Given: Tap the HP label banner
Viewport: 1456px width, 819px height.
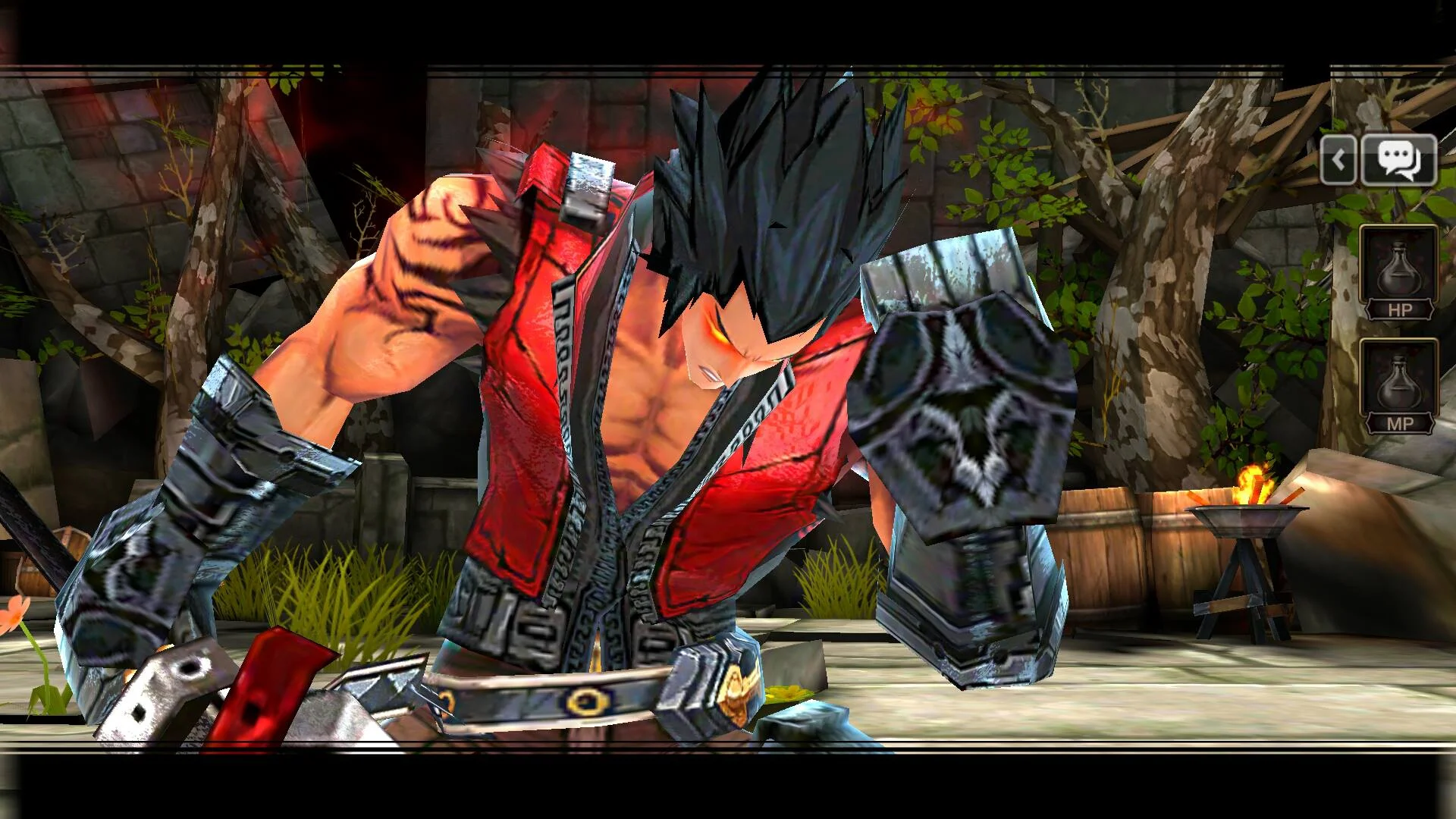Looking at the screenshot, I should (1399, 309).
